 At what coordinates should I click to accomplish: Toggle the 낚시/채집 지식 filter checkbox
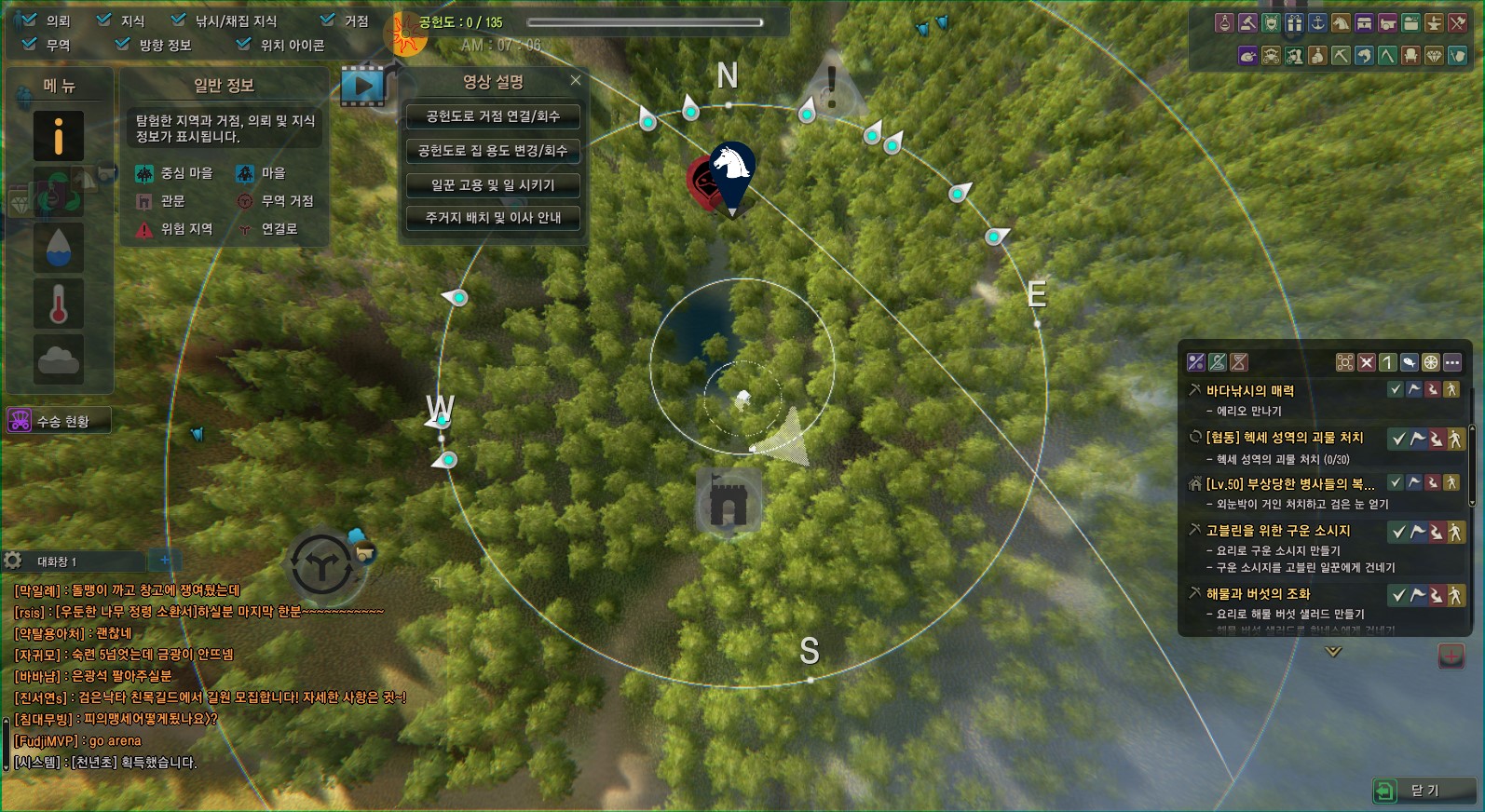click(179, 20)
